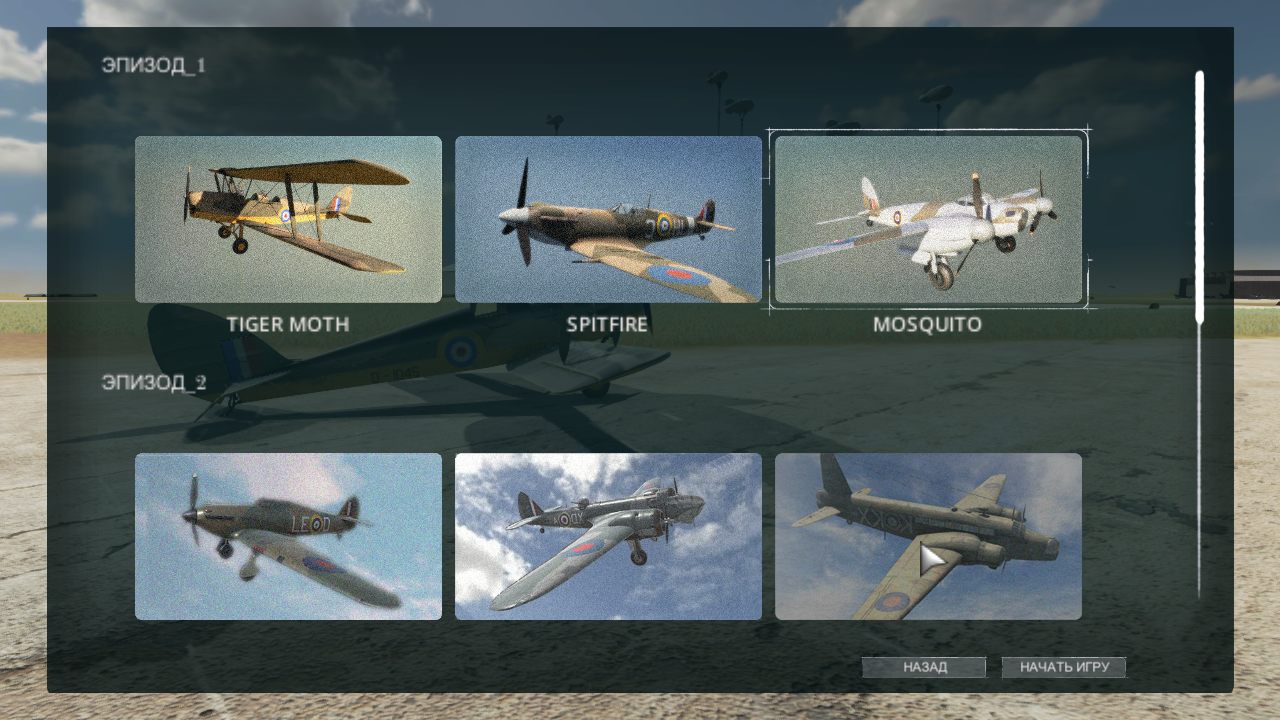Select the Spitfire aircraft thumbnail
Screen dimensions: 1280x720
609,220
